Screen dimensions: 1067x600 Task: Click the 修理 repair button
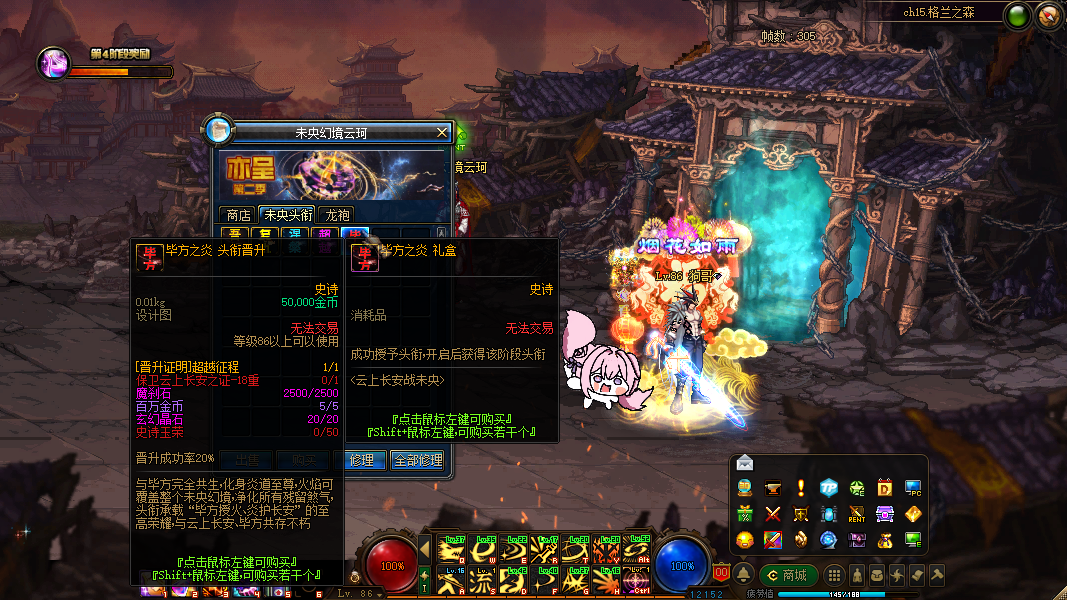[362, 460]
